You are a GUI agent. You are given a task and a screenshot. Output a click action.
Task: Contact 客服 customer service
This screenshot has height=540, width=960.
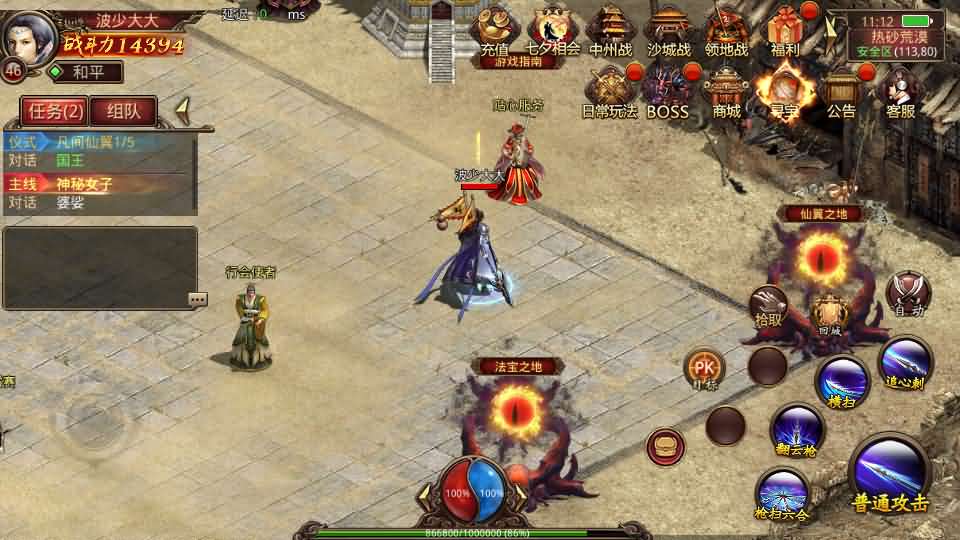(900, 91)
